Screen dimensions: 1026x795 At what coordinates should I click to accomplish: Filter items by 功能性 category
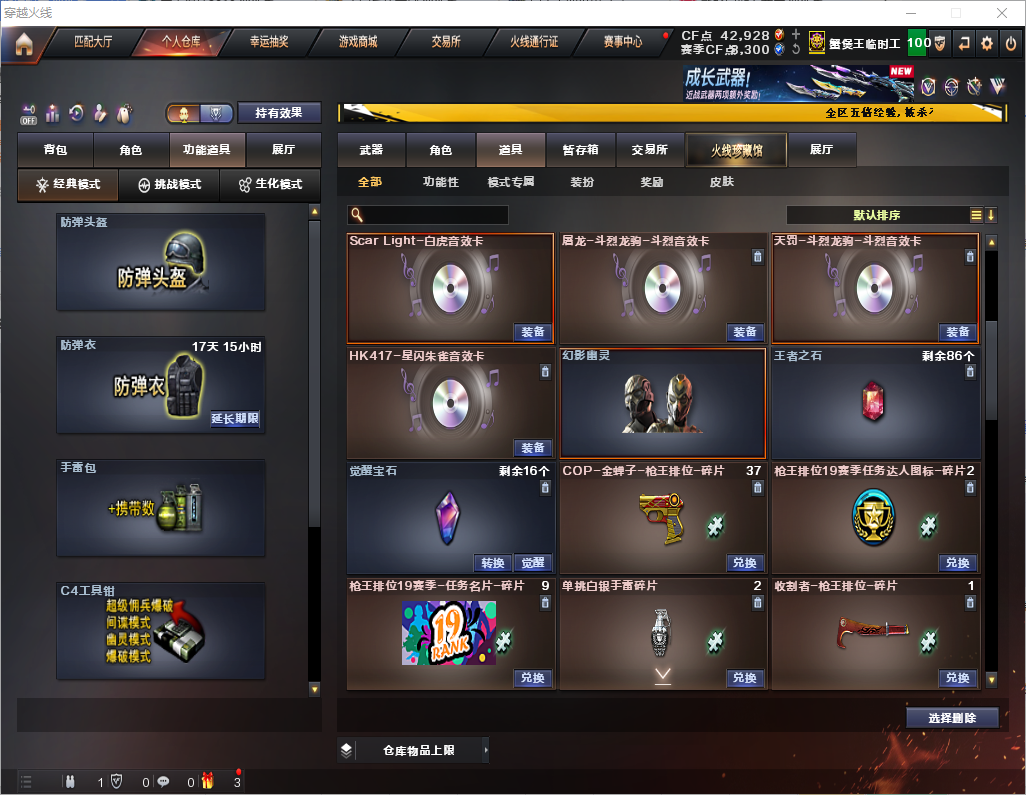tap(440, 182)
